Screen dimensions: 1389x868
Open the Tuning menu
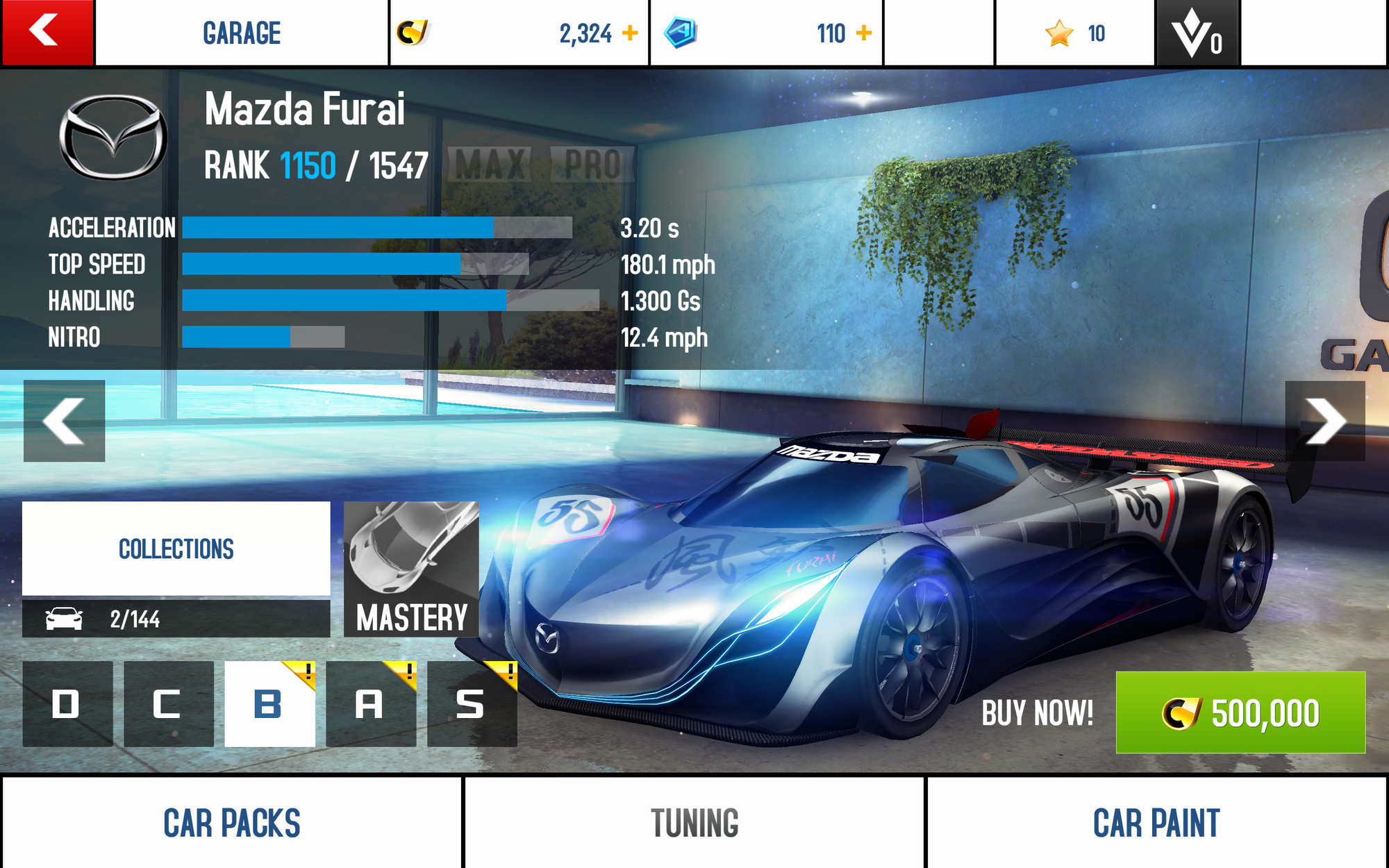[x=694, y=823]
